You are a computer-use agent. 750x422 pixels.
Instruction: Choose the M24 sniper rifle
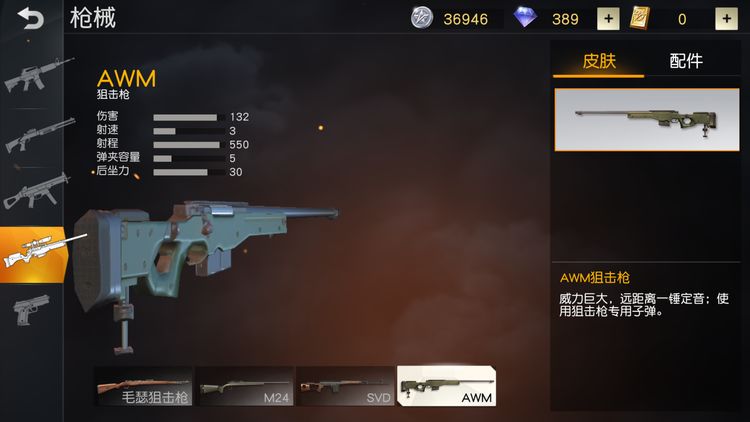point(244,385)
